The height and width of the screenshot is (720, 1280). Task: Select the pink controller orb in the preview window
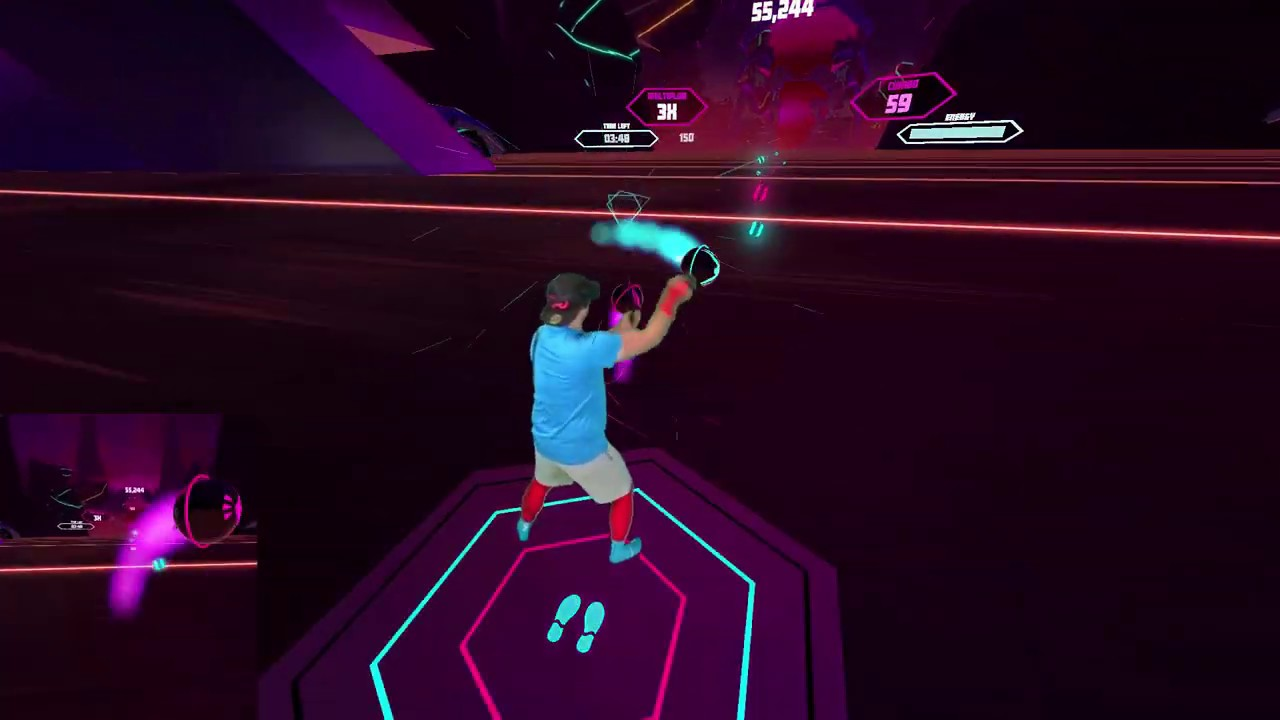208,508
